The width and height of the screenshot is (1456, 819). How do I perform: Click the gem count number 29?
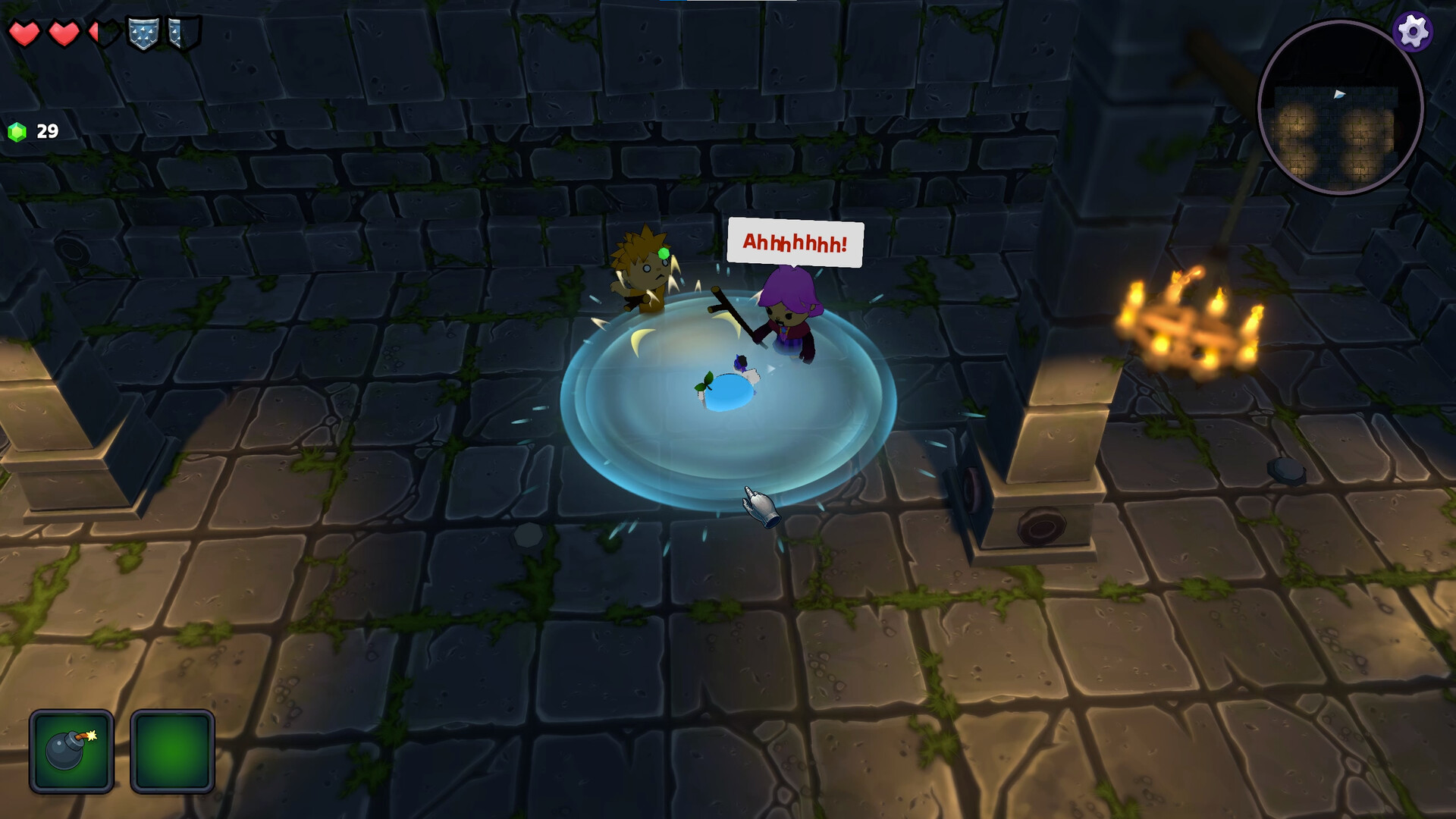tap(46, 130)
